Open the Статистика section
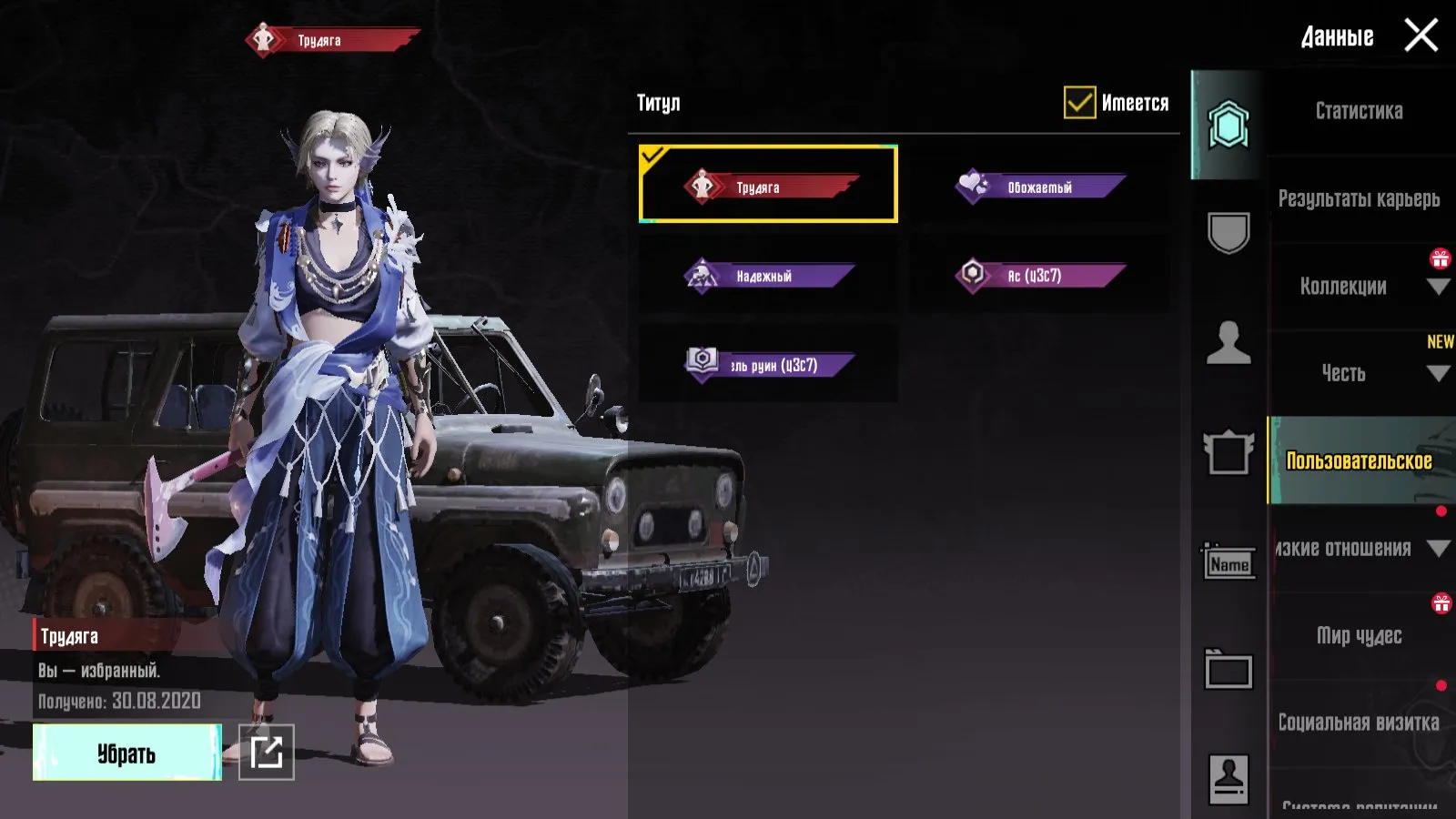1456x819 pixels. (1359, 111)
